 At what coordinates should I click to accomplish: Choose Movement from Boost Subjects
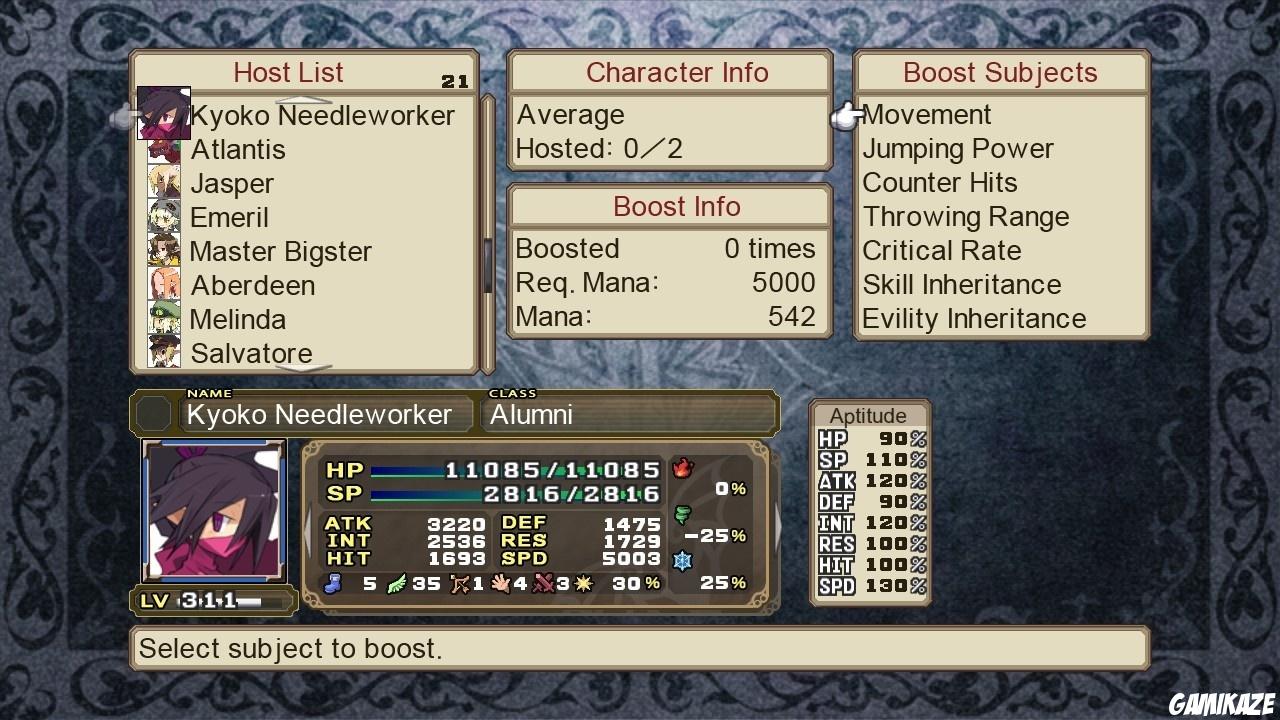pos(926,114)
